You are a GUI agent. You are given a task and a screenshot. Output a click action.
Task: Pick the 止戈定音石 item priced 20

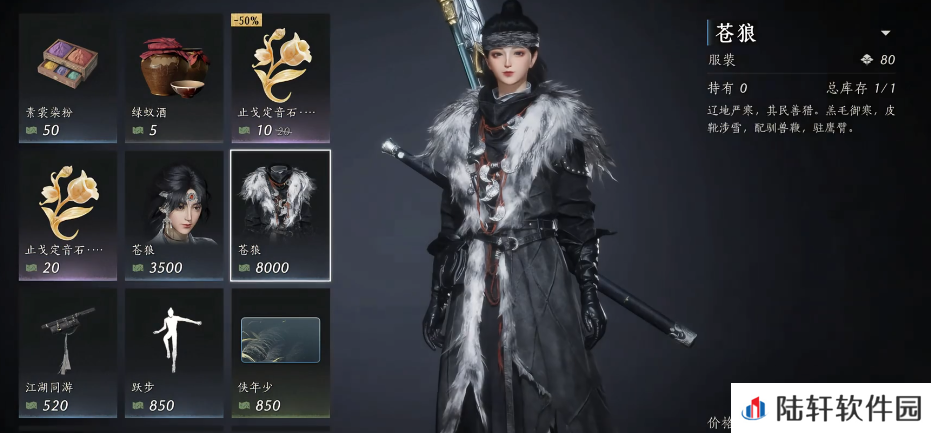click(67, 213)
